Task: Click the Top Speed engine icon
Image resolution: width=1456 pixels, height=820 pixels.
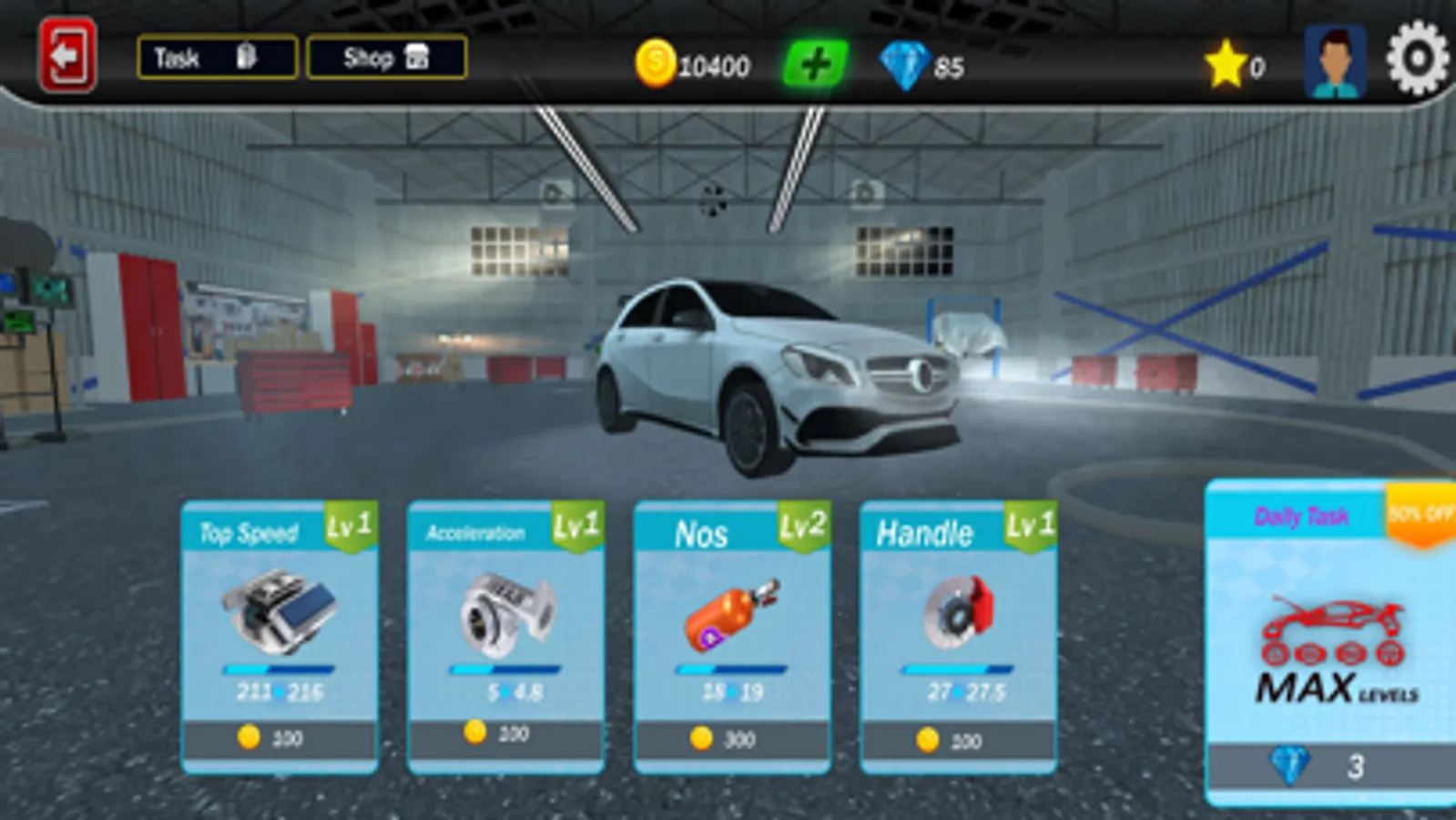Action: pos(277,612)
